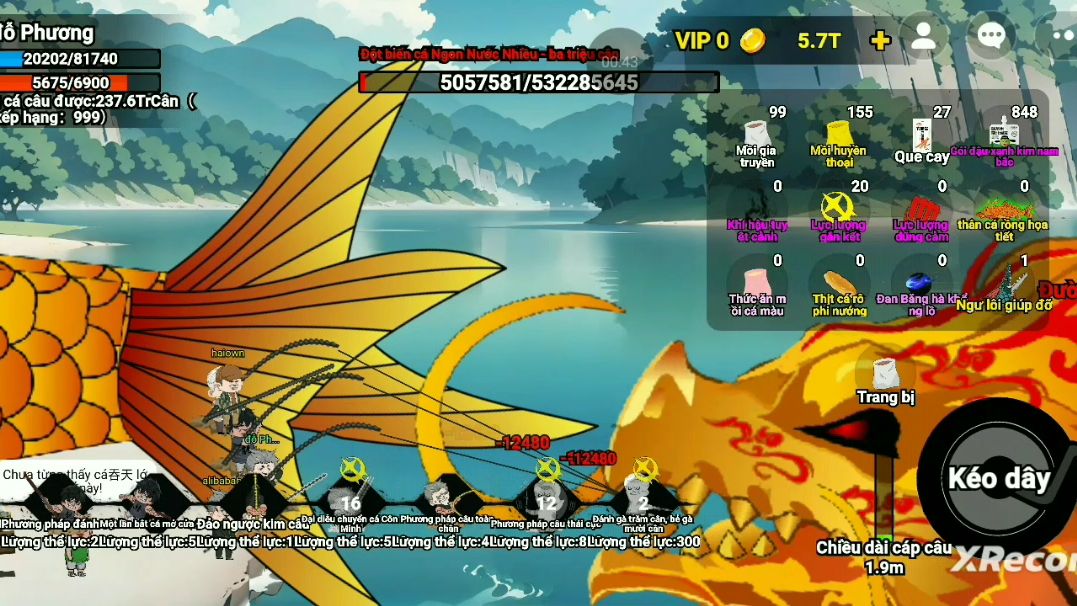
Task: Activate the Phương pháp câu thái cực skill
Action: (546, 493)
